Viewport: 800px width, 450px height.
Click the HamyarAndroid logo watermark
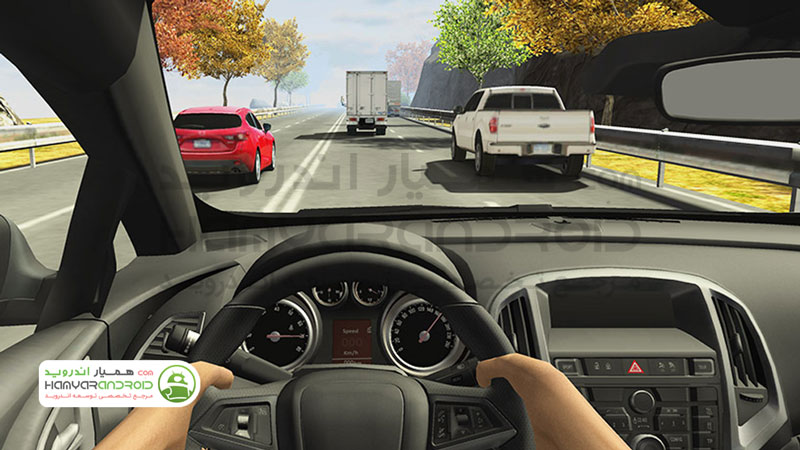pos(120,383)
